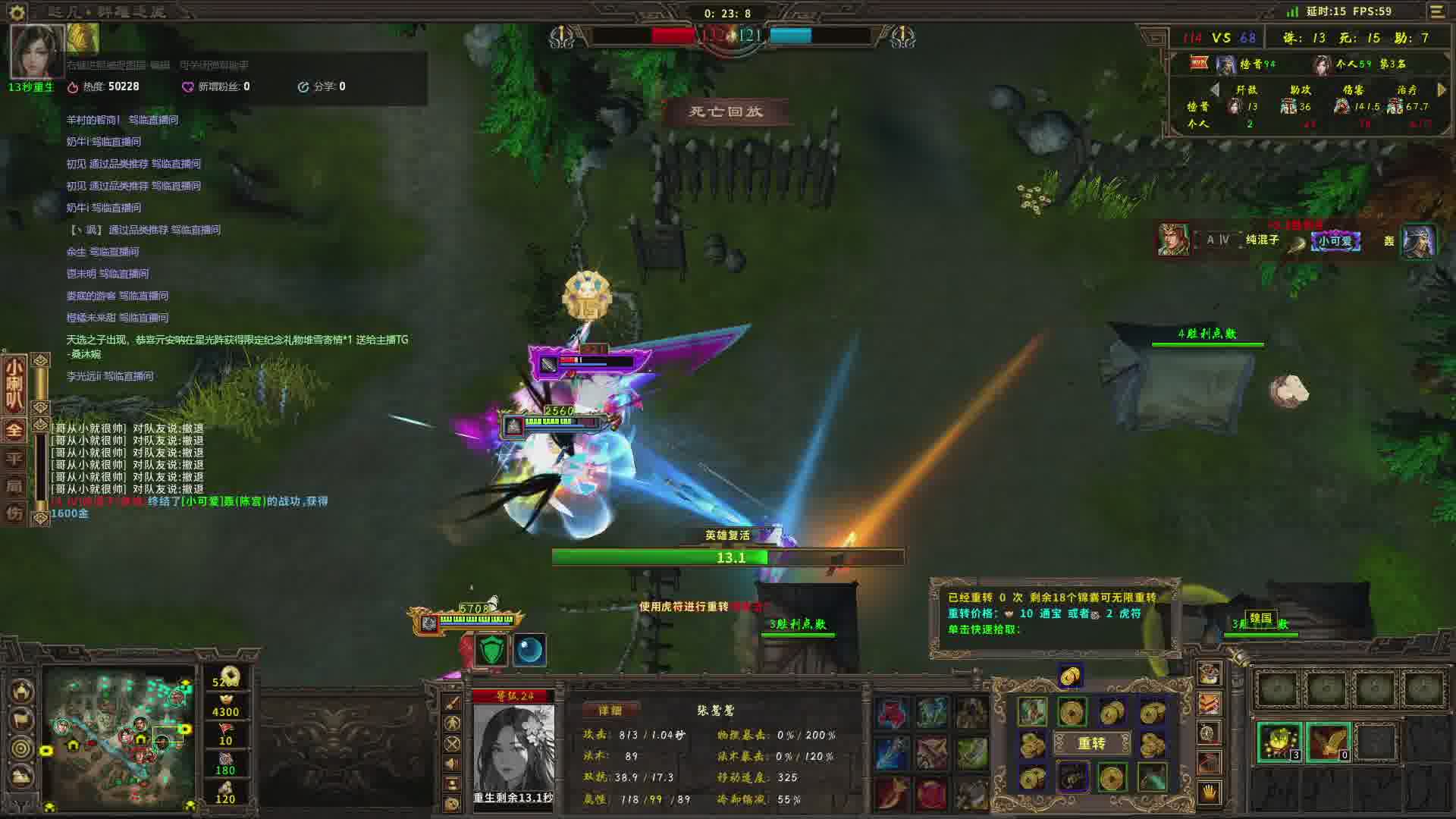Click the 重转 reroll button
This screenshot has height=819, width=1456.
(1091, 744)
